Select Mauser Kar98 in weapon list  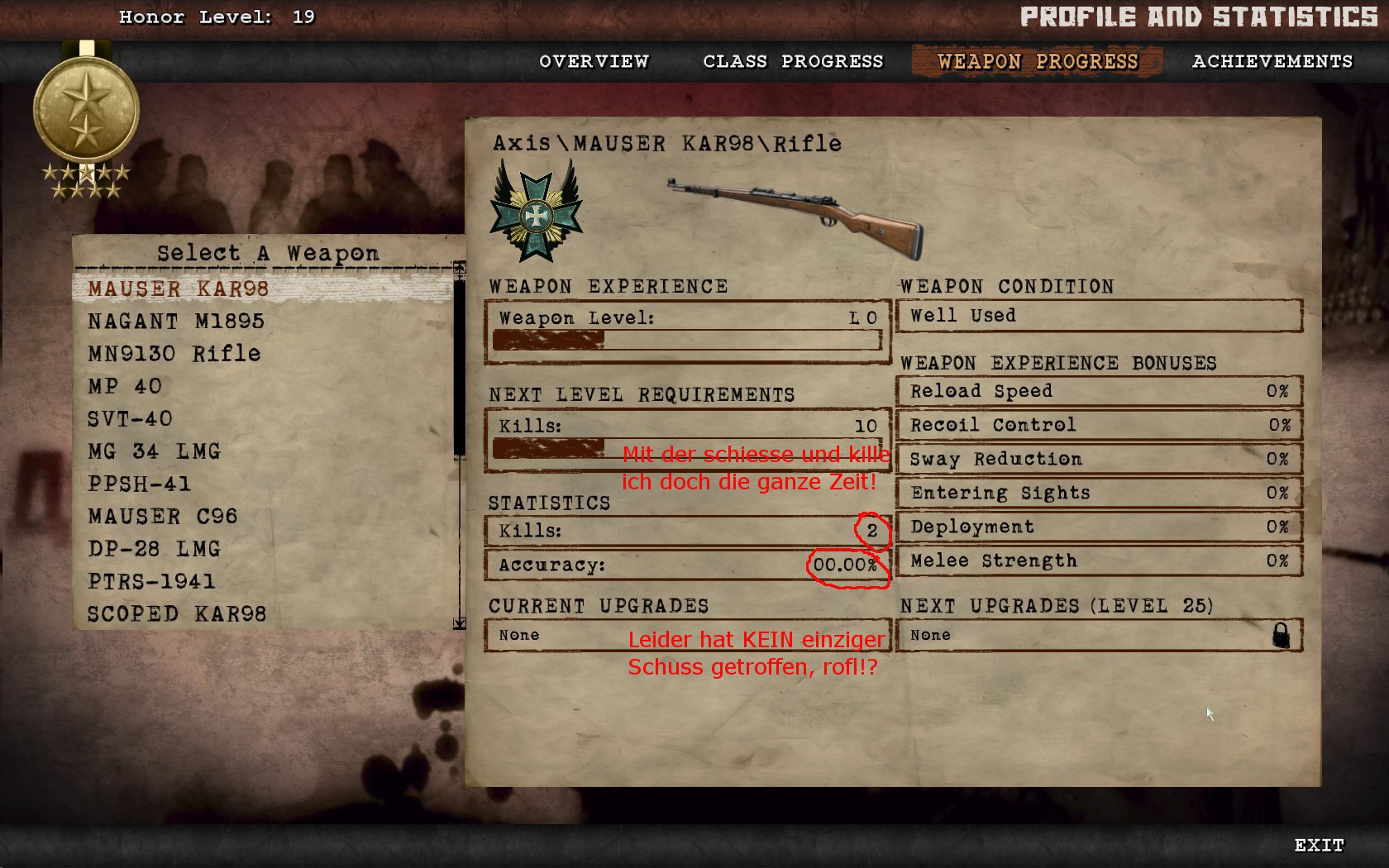tap(179, 289)
